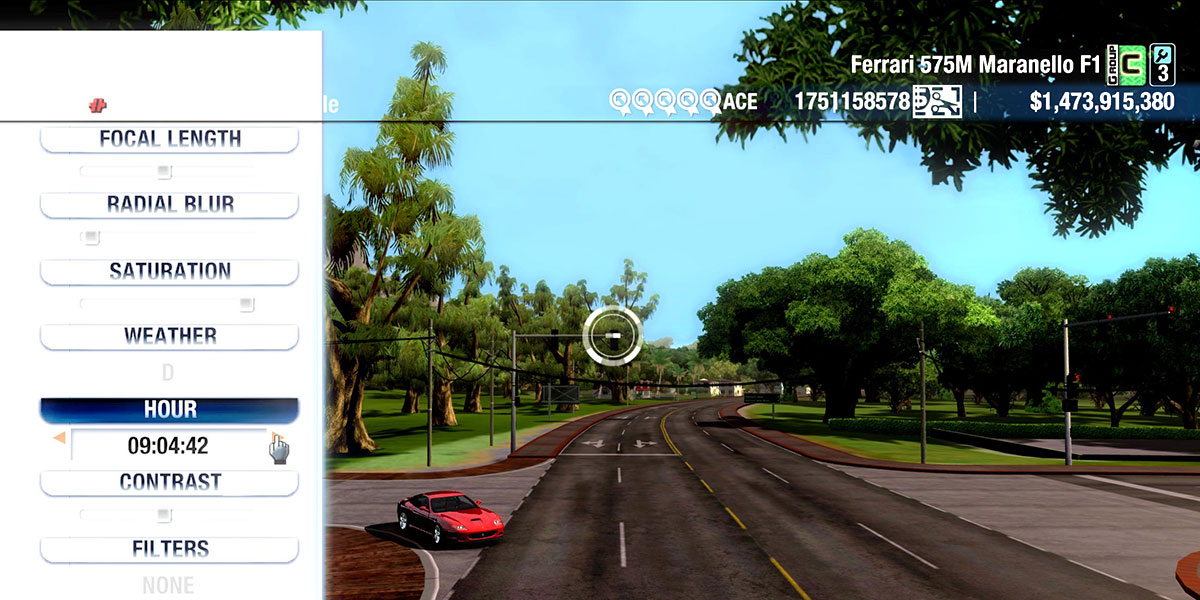Open the Filters setting
This screenshot has height=600, width=1200.
169,549
